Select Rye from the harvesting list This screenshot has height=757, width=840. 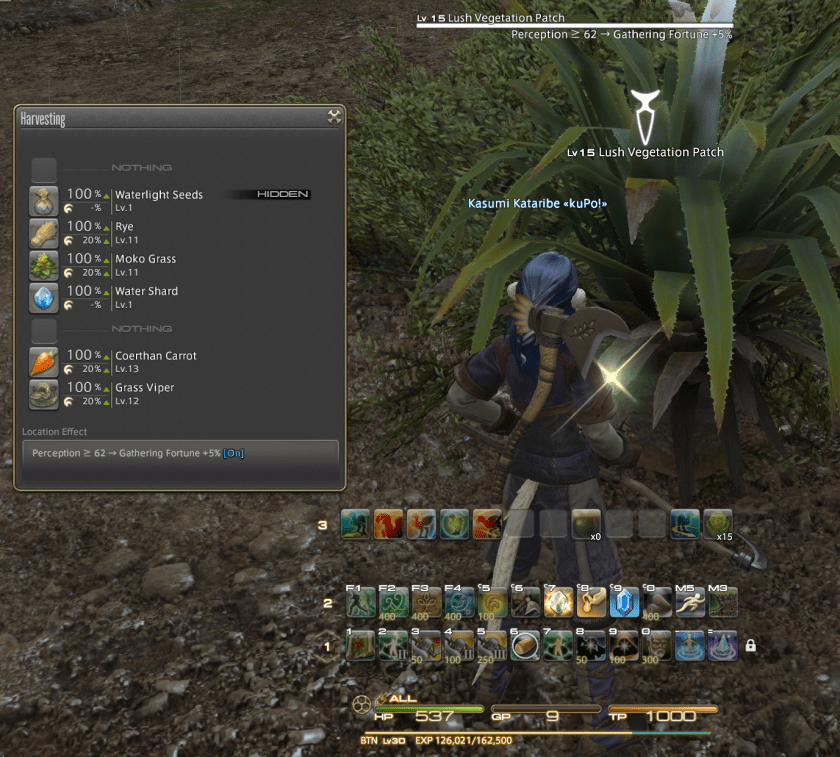tap(125, 227)
